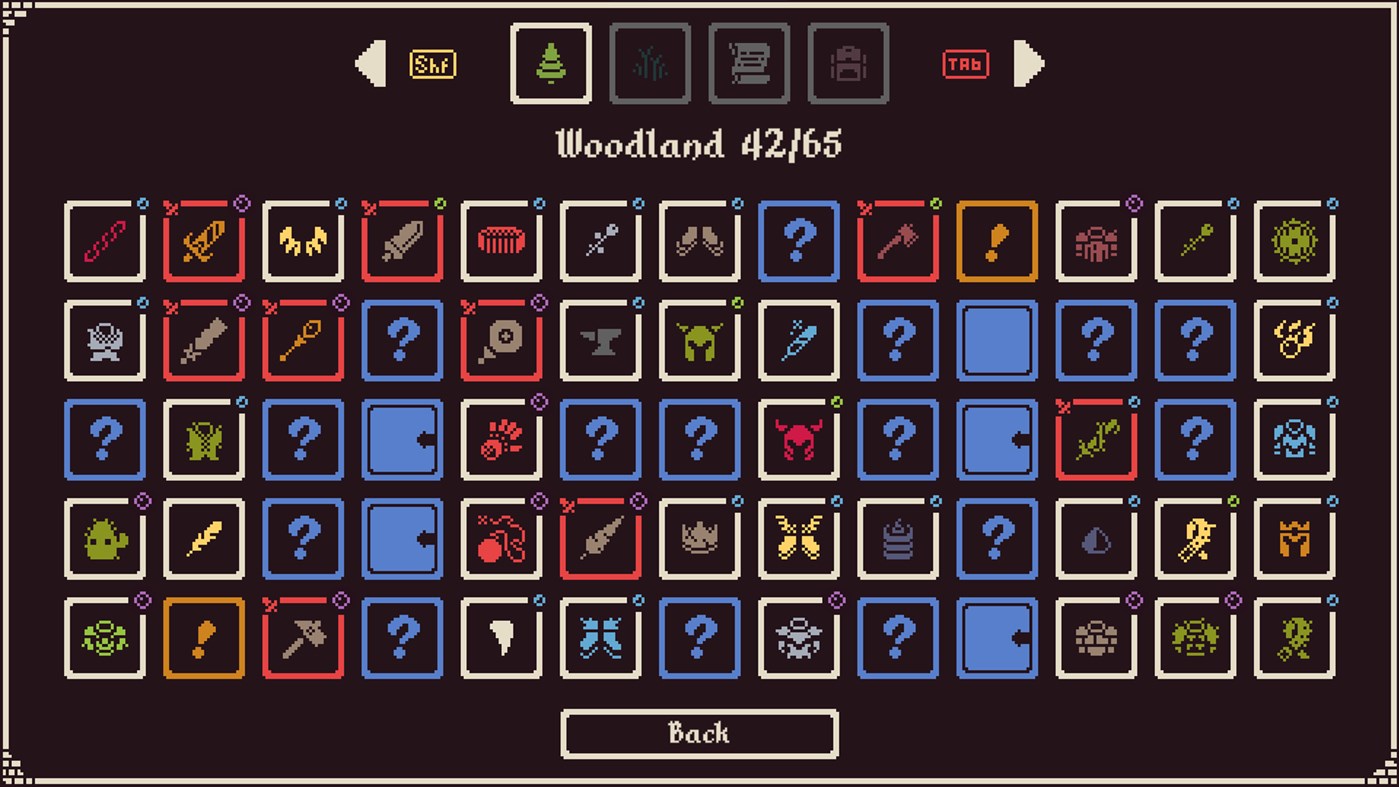This screenshot has width=1399, height=787.
Task: Select the golden scepter item
Action: coord(302,340)
